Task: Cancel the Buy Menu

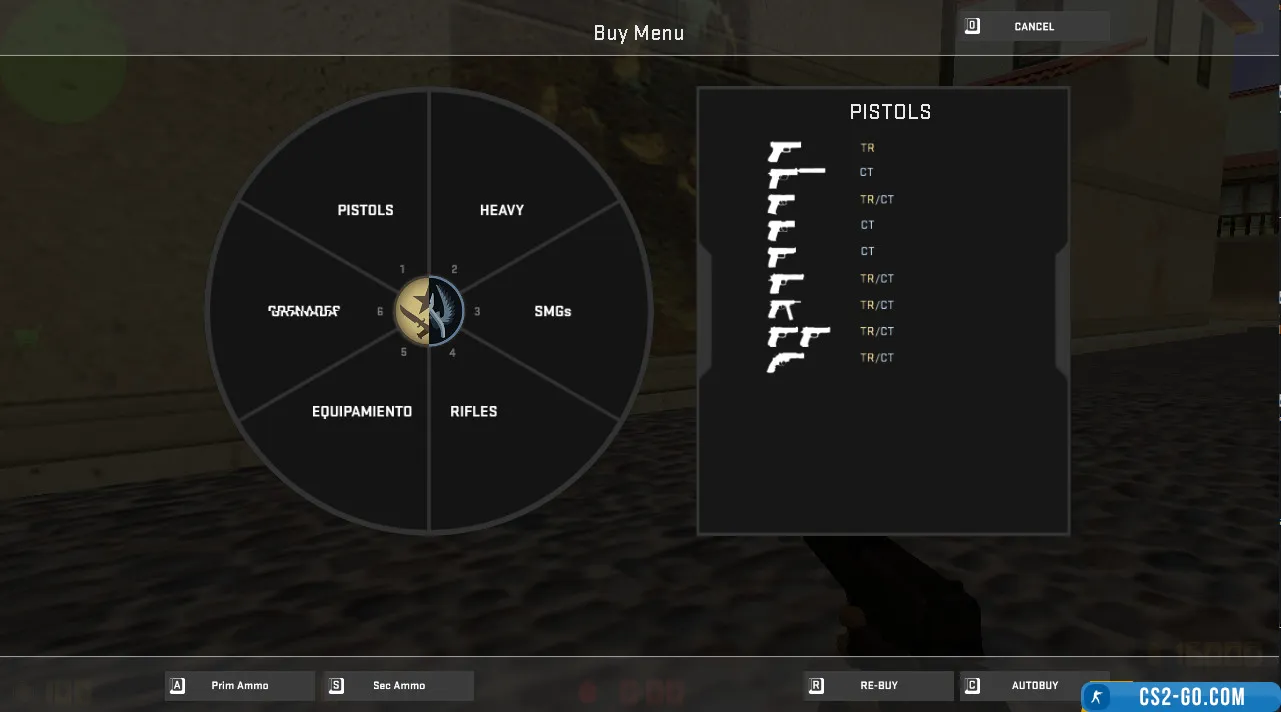Action: 1034,27
